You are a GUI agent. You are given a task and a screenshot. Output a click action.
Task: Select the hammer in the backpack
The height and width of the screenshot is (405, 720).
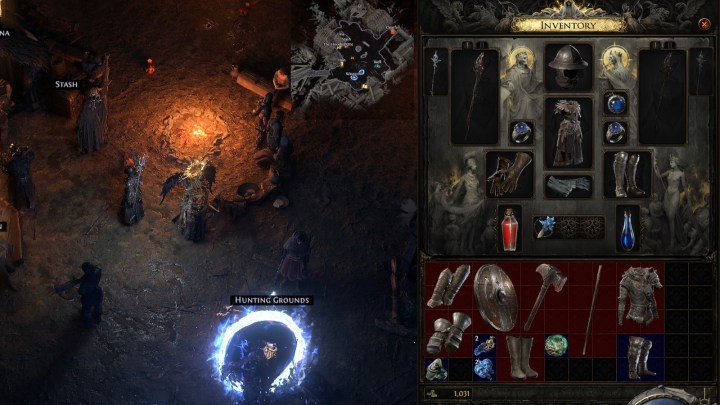547,296
